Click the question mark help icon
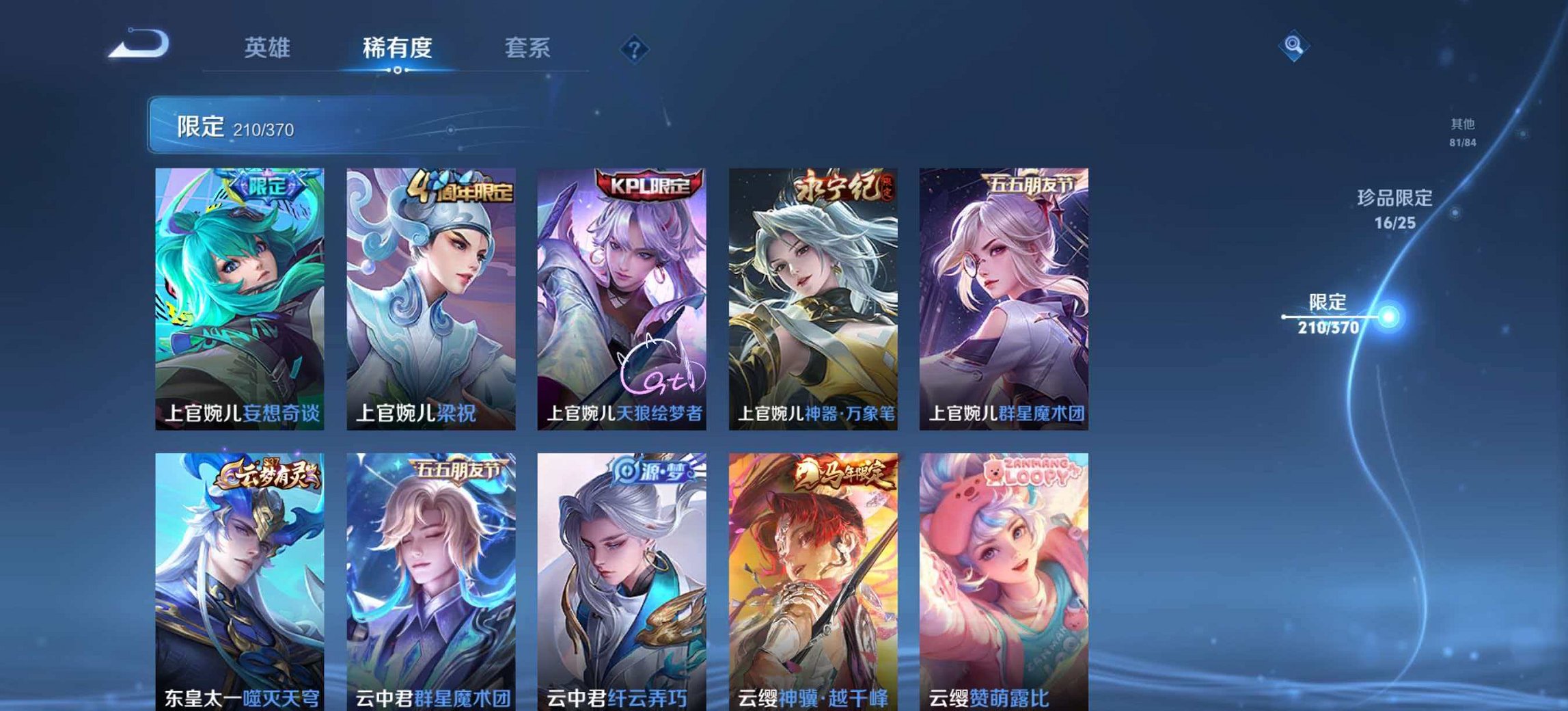This screenshot has width=1568, height=711. (635, 48)
